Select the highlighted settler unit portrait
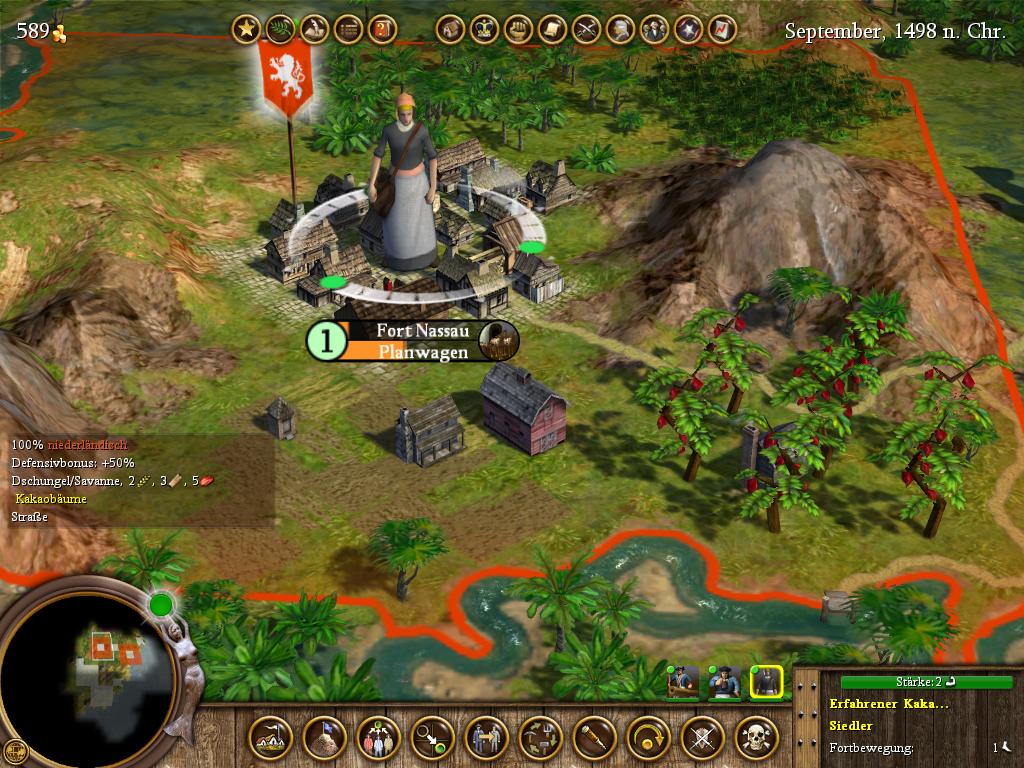This screenshot has width=1024, height=768. 766,683
